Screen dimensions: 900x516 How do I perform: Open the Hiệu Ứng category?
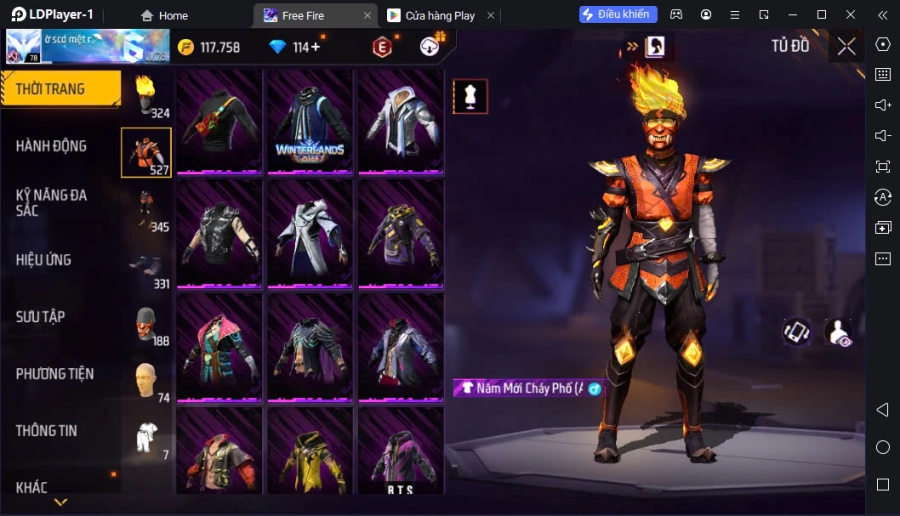pyautogui.click(x=44, y=260)
